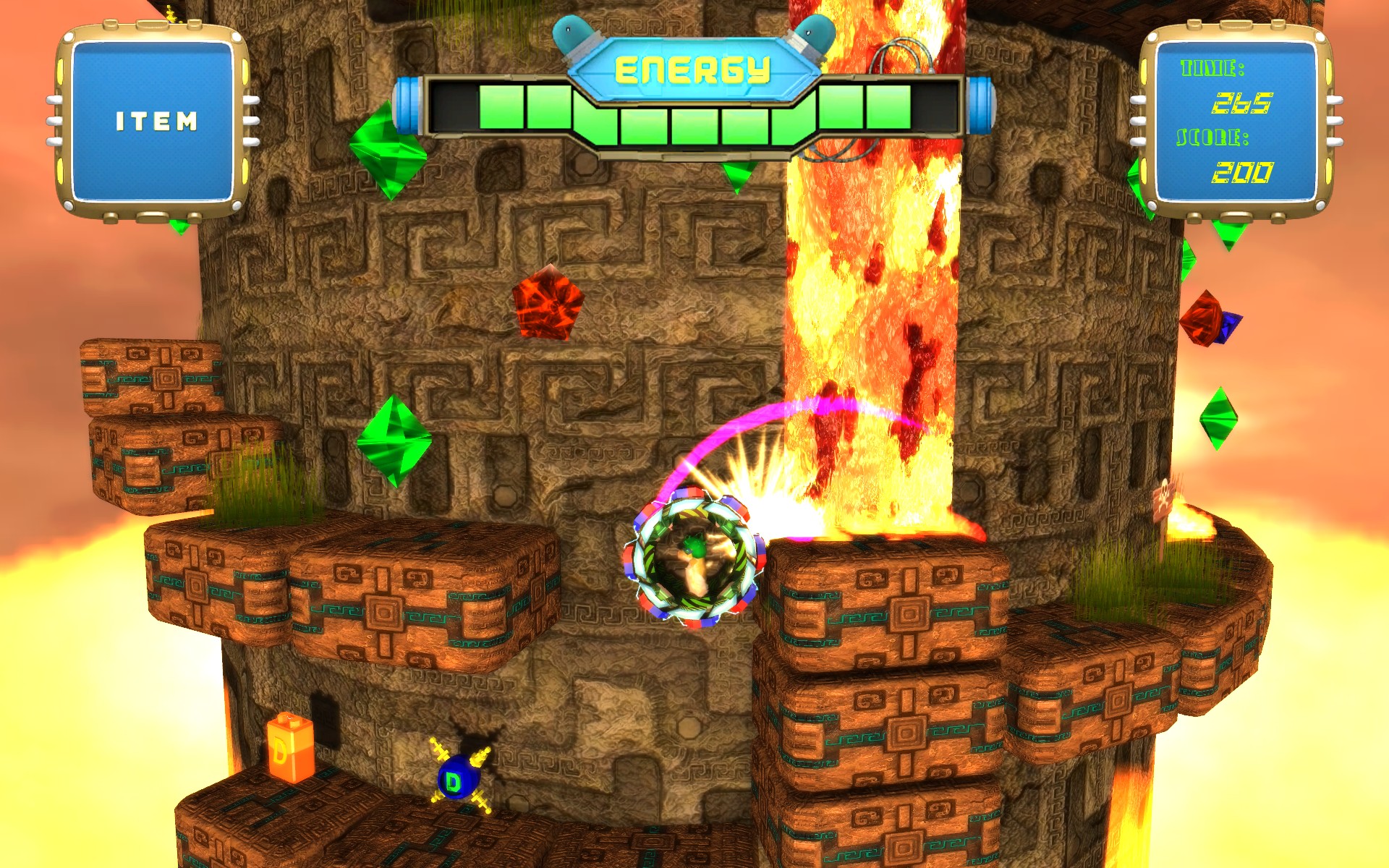
Task: Click the ENERGY label
Action: click(692, 70)
